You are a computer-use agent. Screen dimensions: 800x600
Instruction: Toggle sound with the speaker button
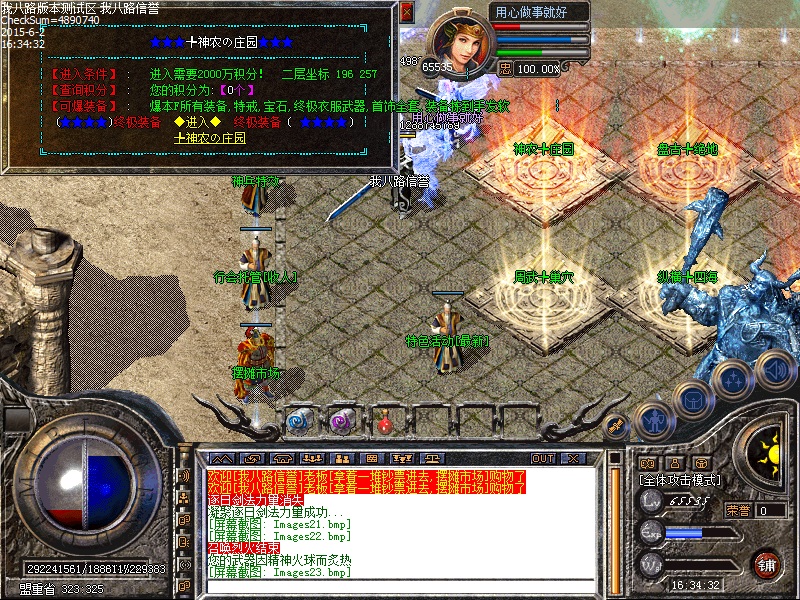tap(775, 370)
